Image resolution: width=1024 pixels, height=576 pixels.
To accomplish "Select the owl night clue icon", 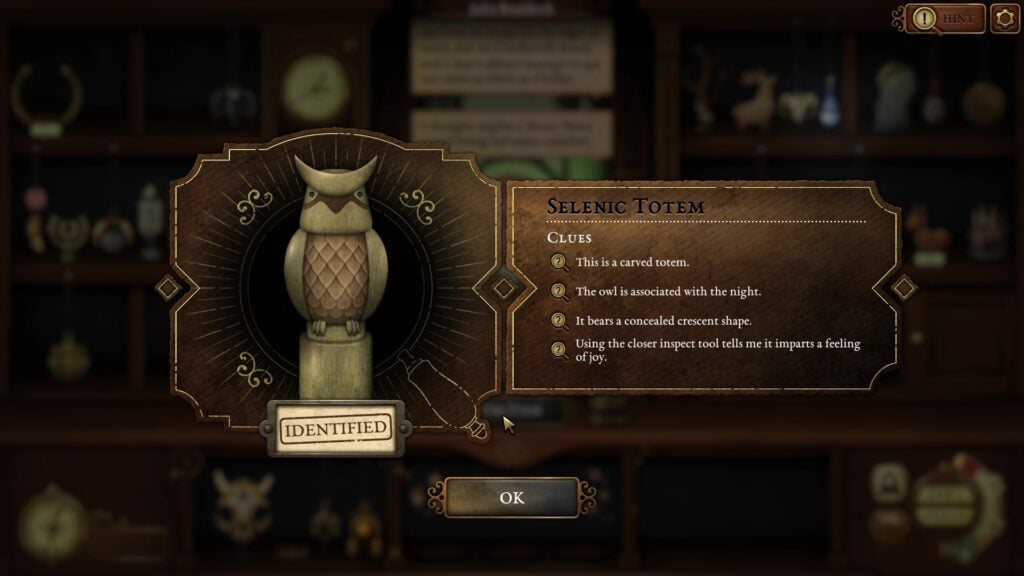I will coord(559,291).
